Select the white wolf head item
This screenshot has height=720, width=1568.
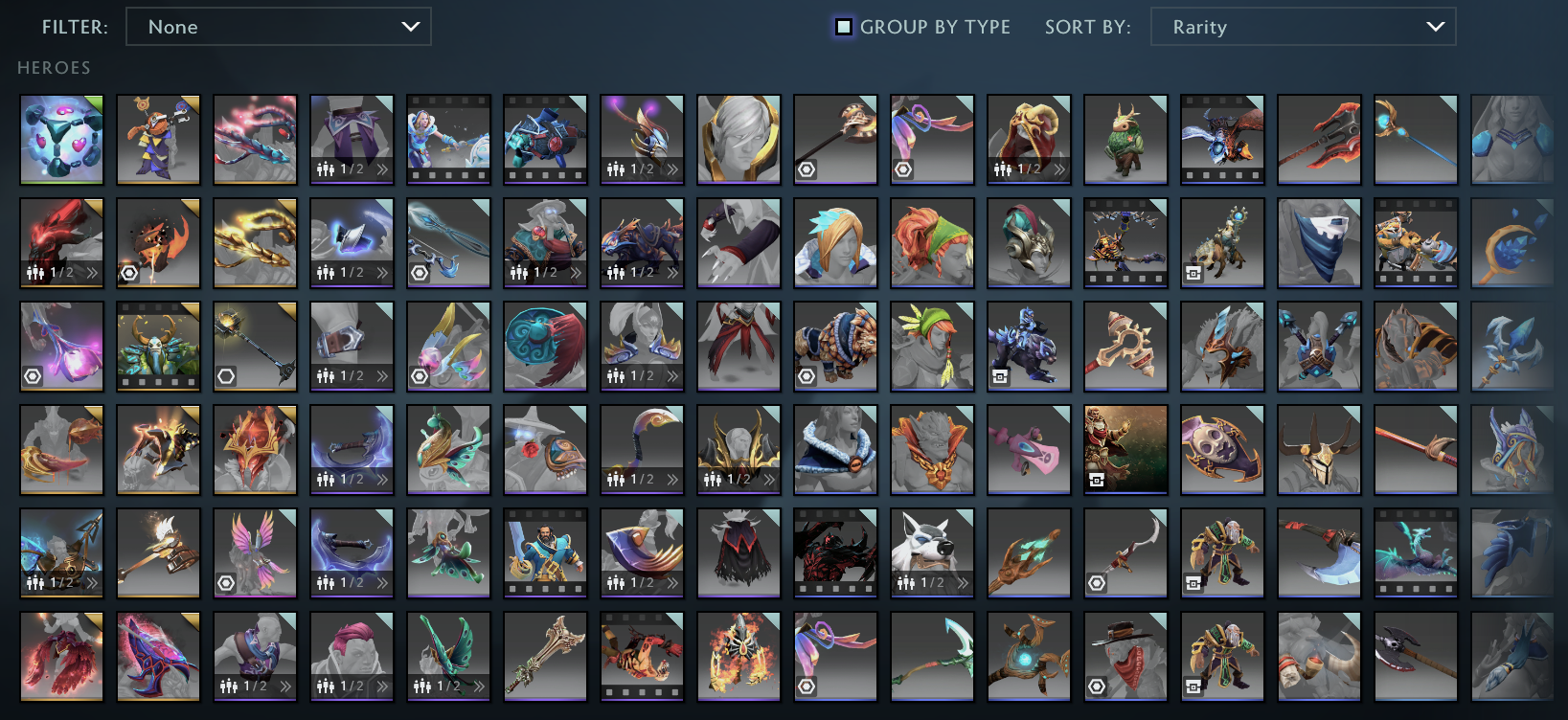point(932,546)
